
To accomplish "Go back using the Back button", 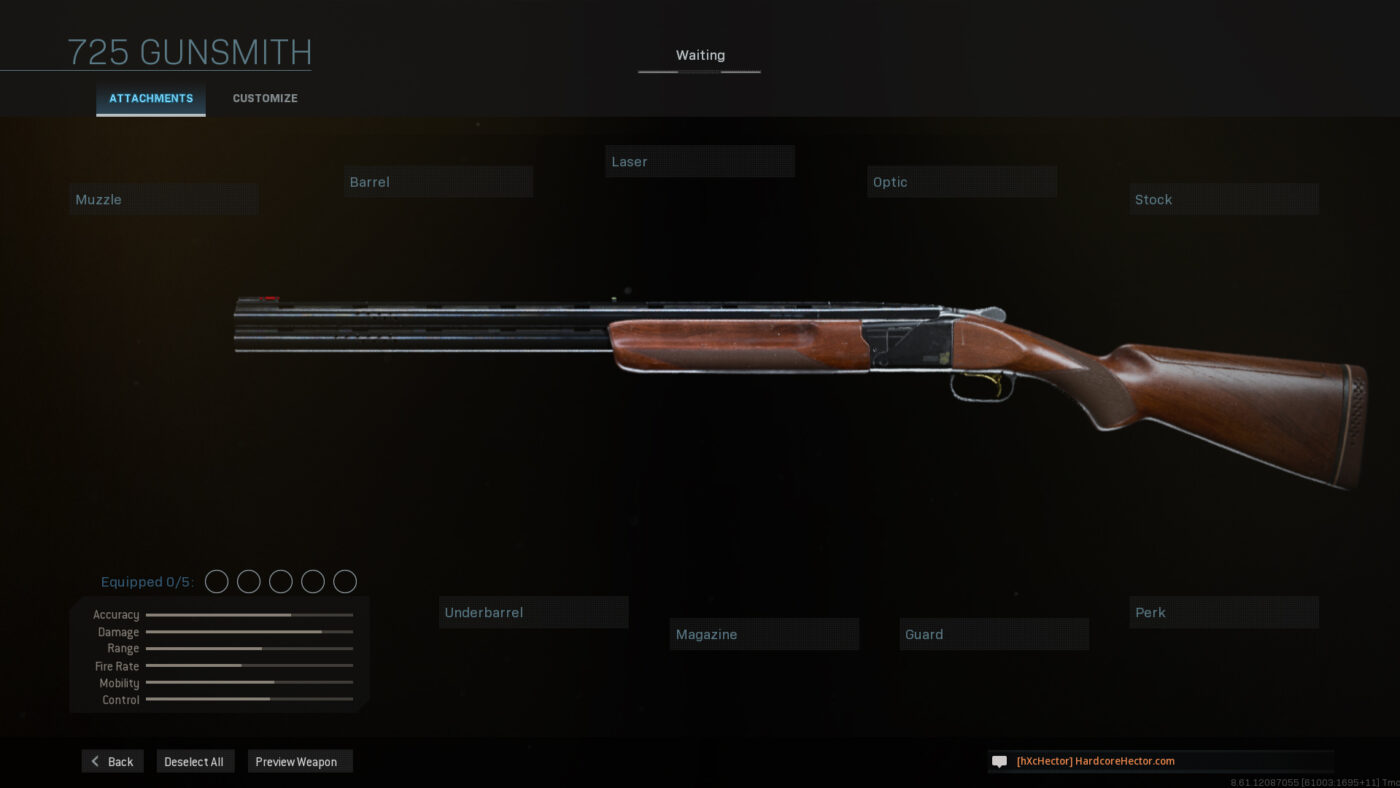I will pos(113,762).
